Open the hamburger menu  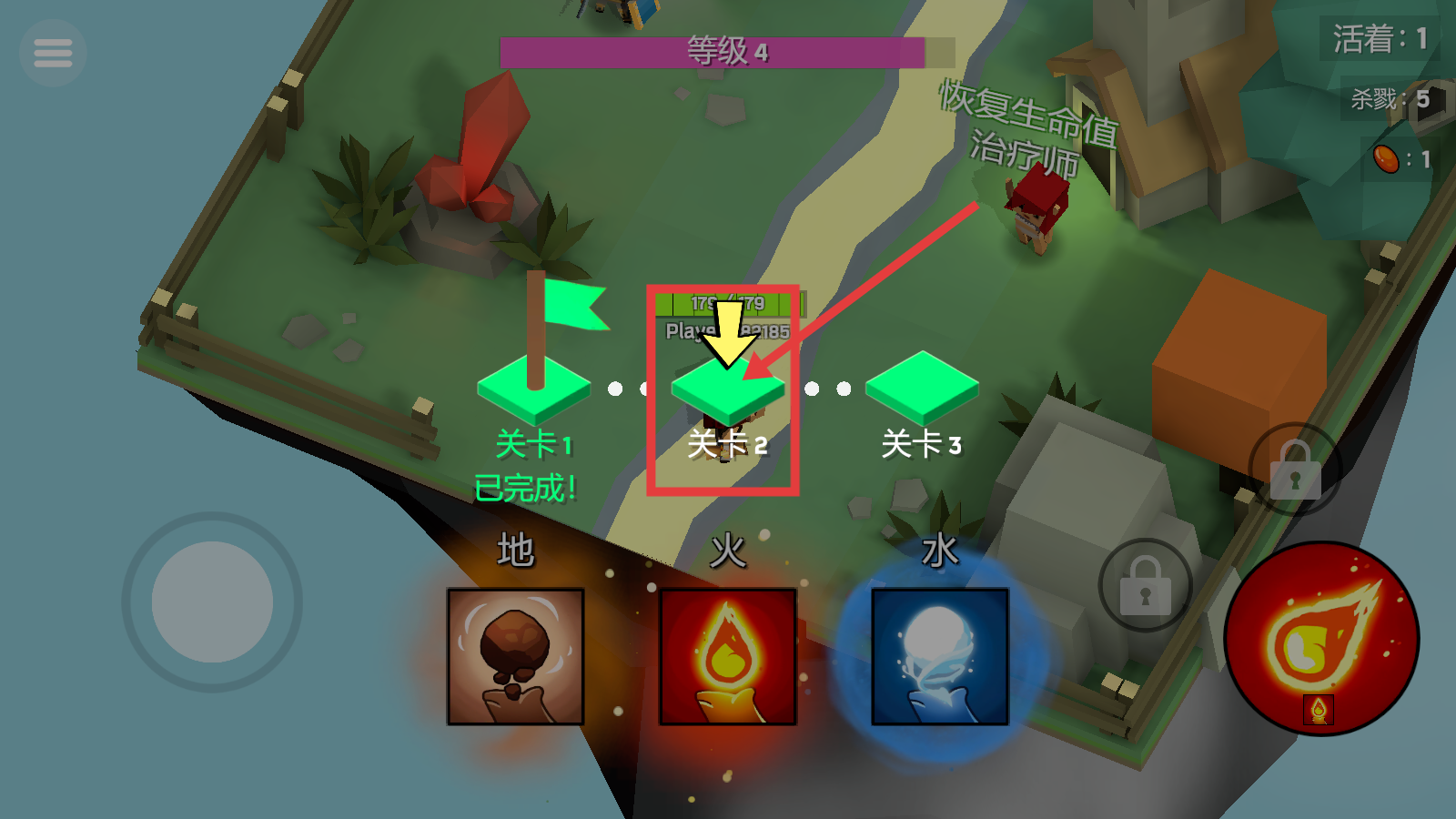tap(52, 52)
